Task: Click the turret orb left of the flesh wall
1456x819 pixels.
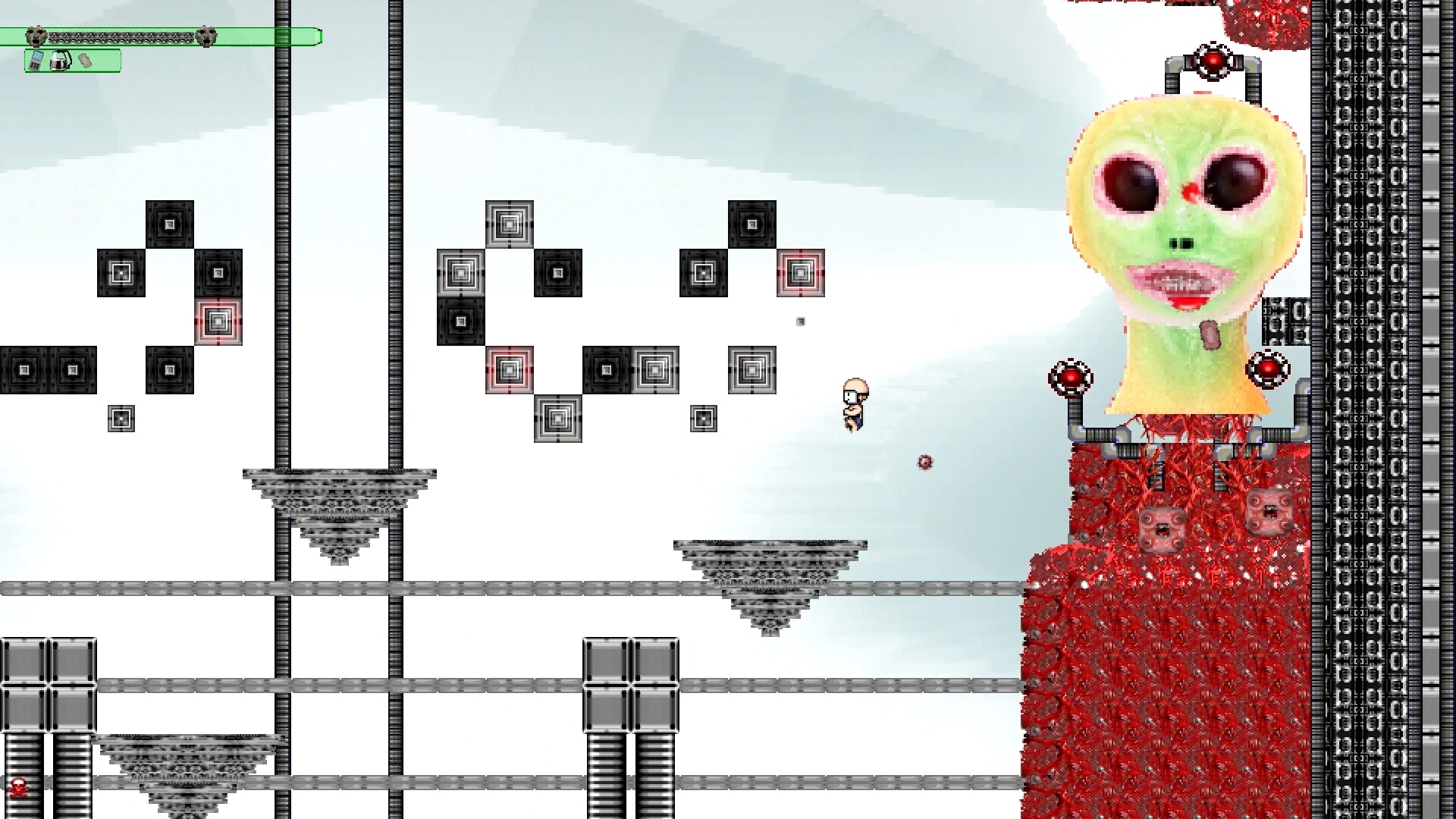Action: pyautogui.click(x=1072, y=374)
